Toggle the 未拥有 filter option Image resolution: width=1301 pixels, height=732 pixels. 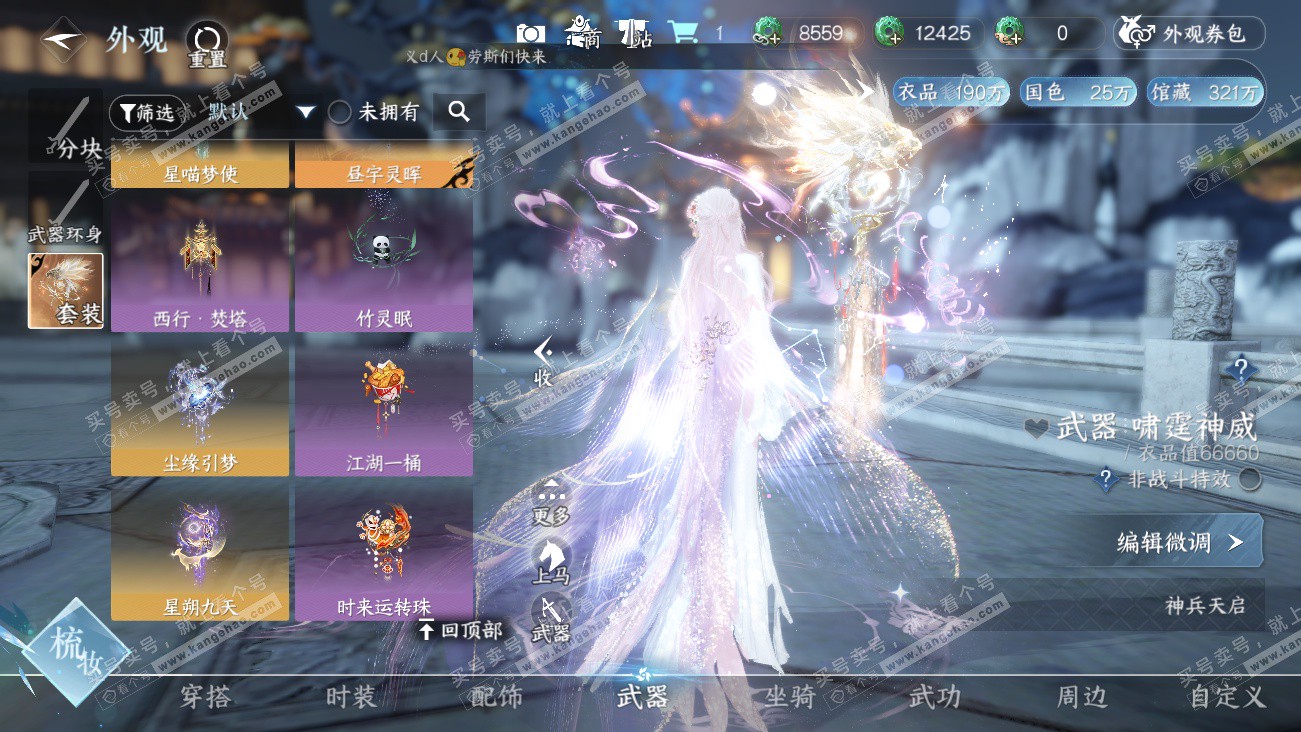tap(340, 112)
